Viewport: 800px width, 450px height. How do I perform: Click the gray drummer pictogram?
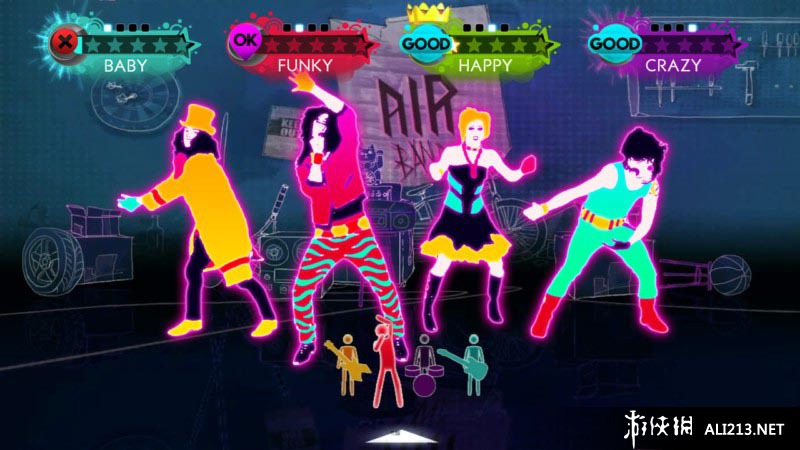(424, 365)
